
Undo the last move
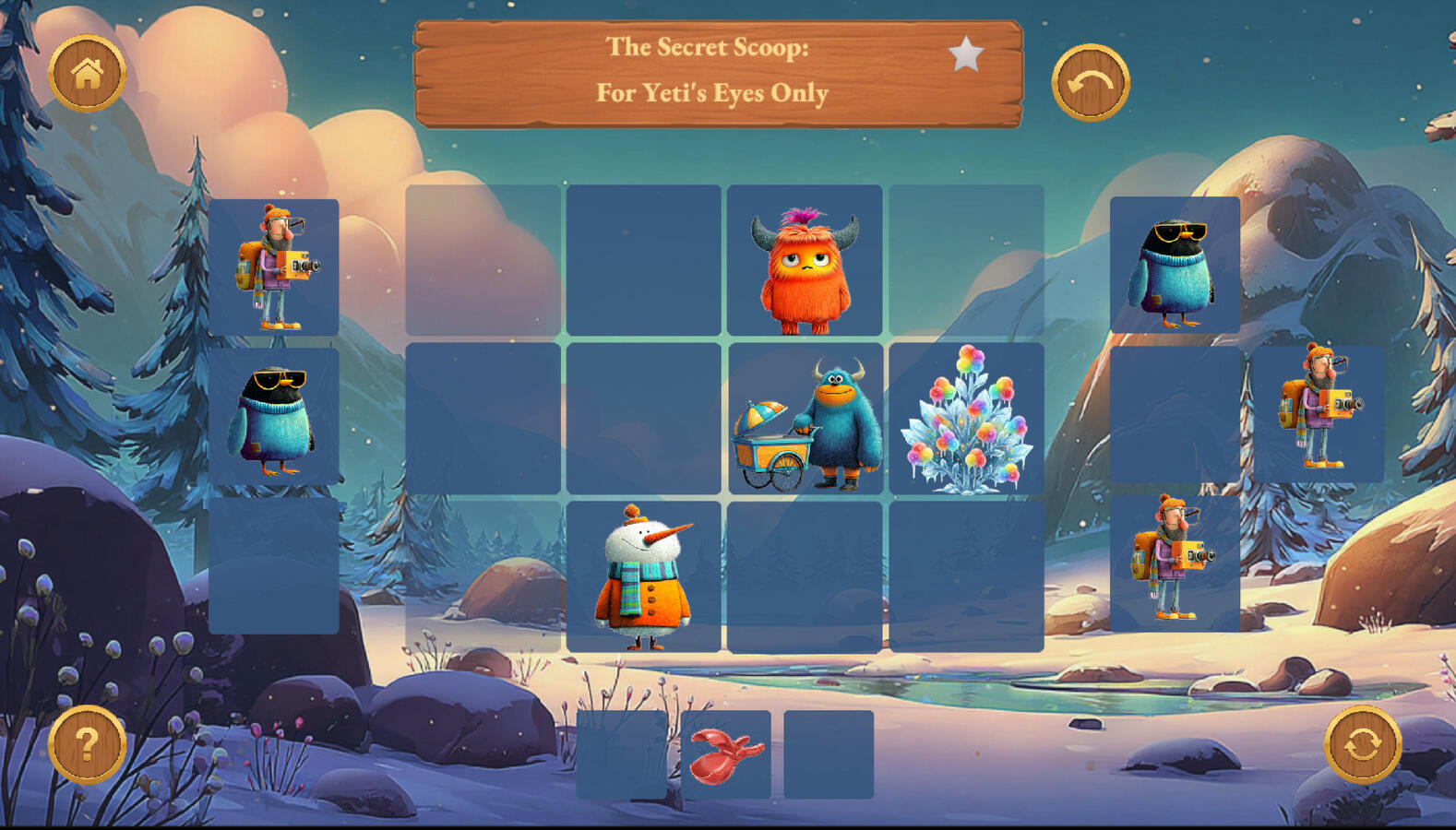coord(1090,83)
